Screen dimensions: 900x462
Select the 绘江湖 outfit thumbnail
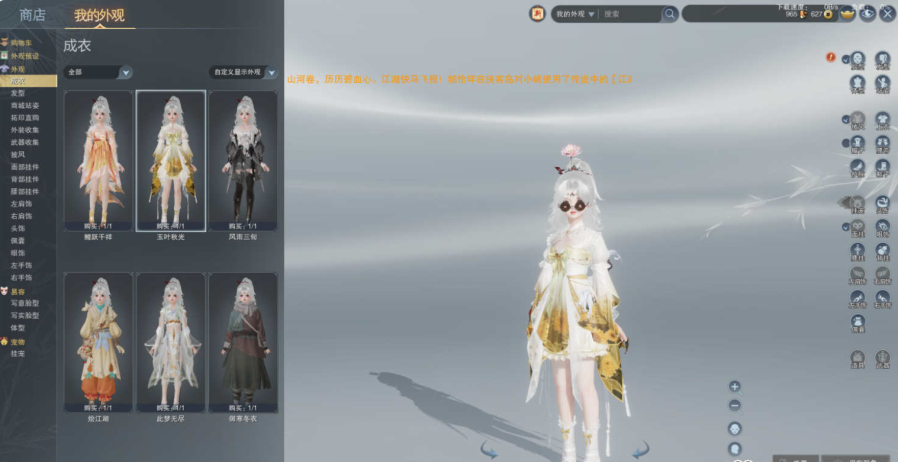(x=98, y=342)
